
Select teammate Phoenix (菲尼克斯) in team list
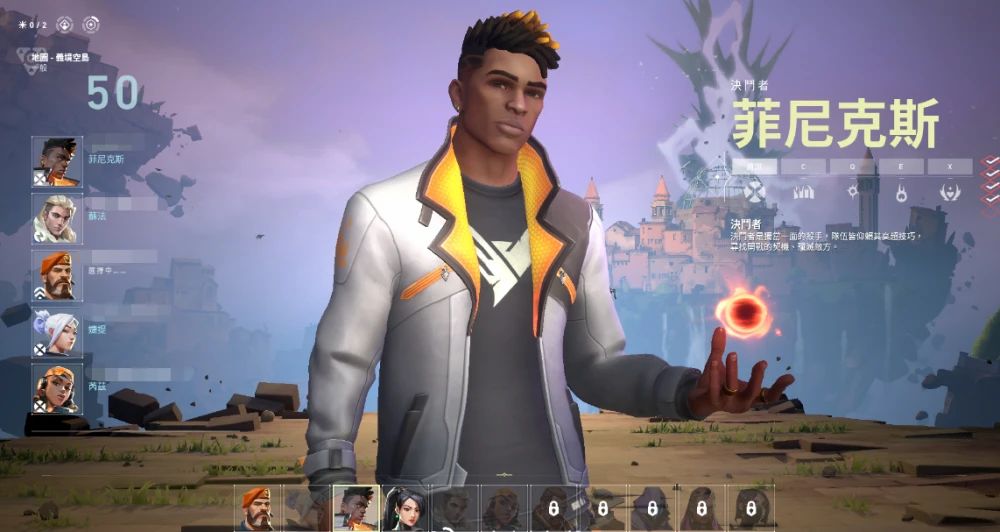pos(57,161)
